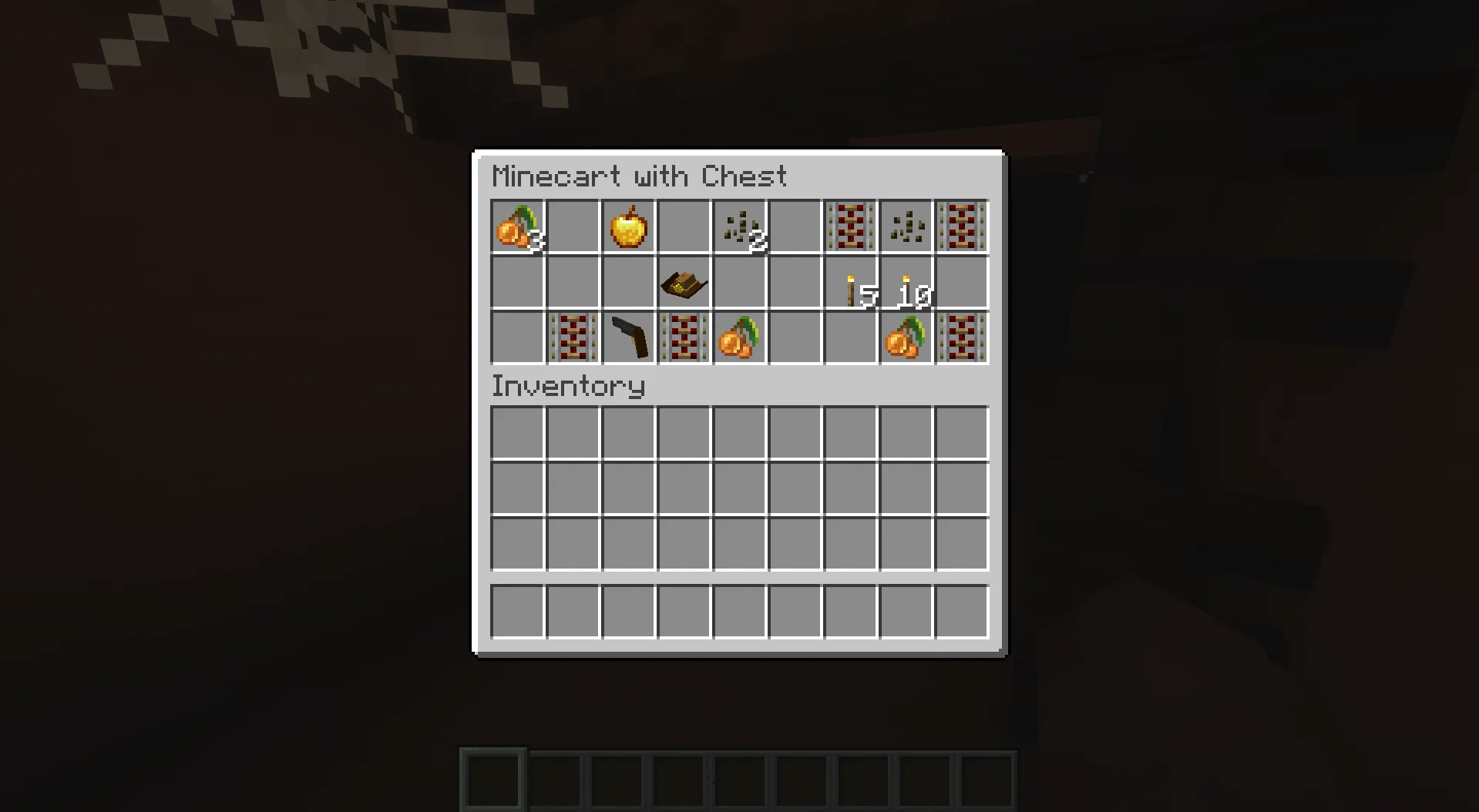Pick up the single glow berries near the bottom
The height and width of the screenshot is (812, 1479).
738,337
